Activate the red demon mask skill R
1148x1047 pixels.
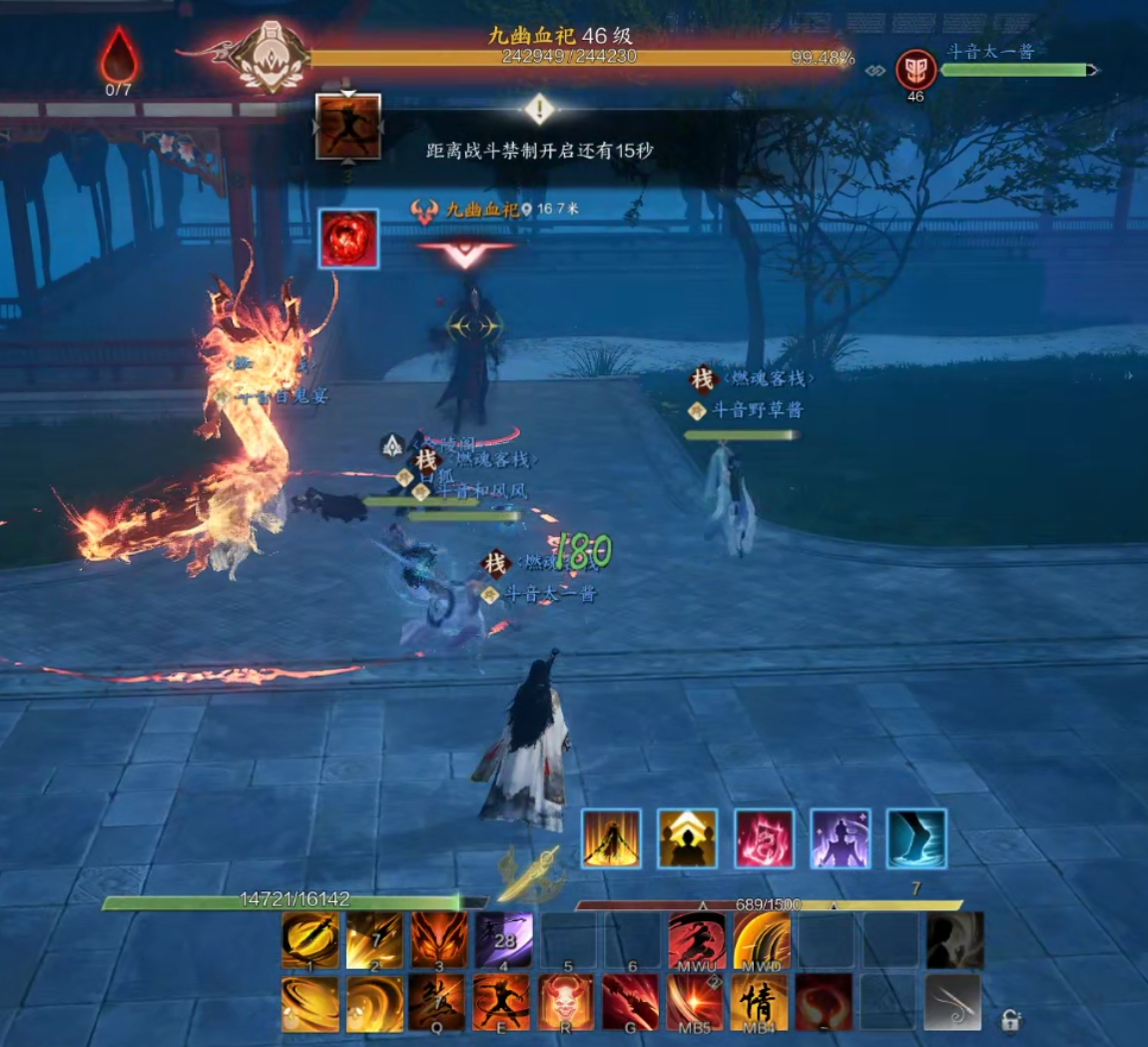pos(566,1002)
